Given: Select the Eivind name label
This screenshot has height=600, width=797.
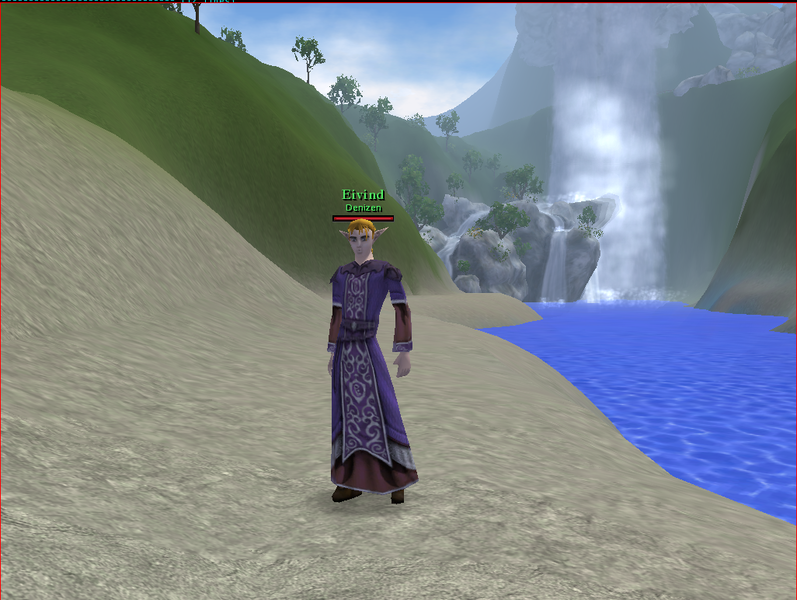Looking at the screenshot, I should (363, 195).
